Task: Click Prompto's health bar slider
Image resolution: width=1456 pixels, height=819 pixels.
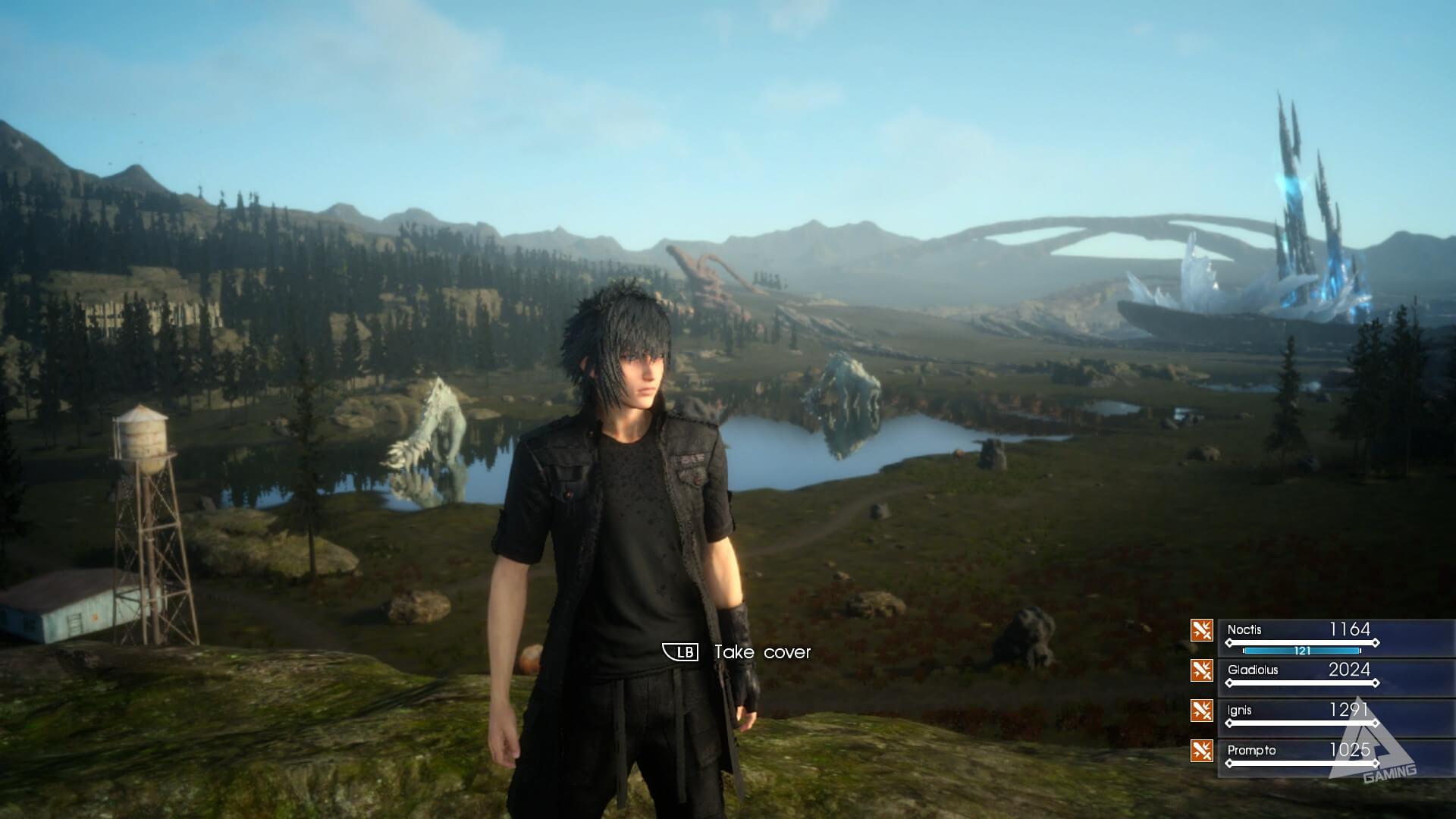Action: click(1299, 764)
